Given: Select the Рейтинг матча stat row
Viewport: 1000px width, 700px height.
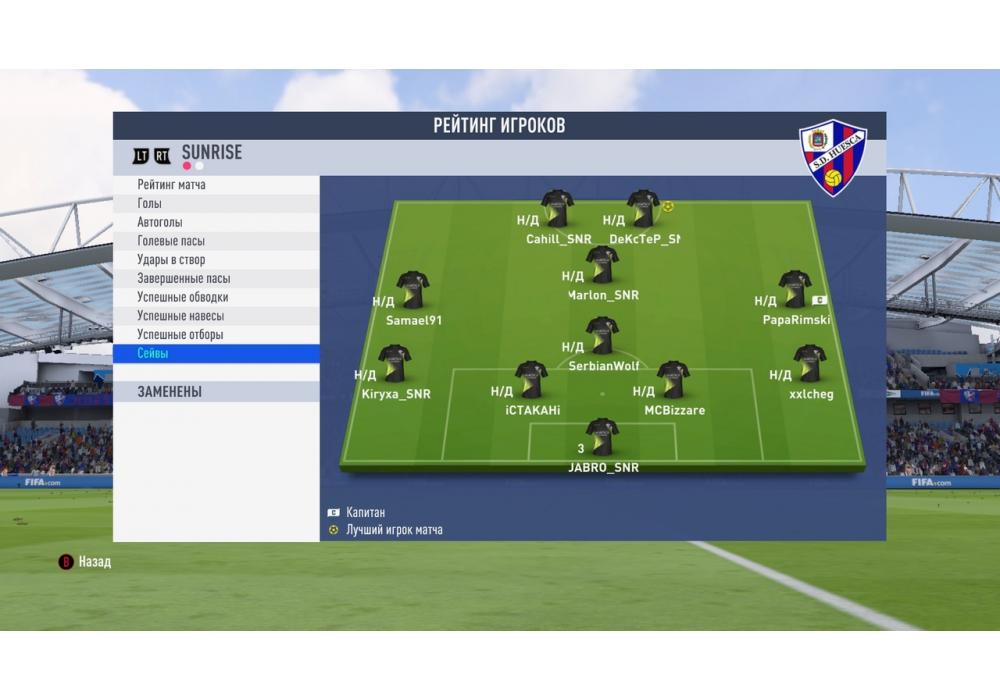Looking at the screenshot, I should click(172, 185).
